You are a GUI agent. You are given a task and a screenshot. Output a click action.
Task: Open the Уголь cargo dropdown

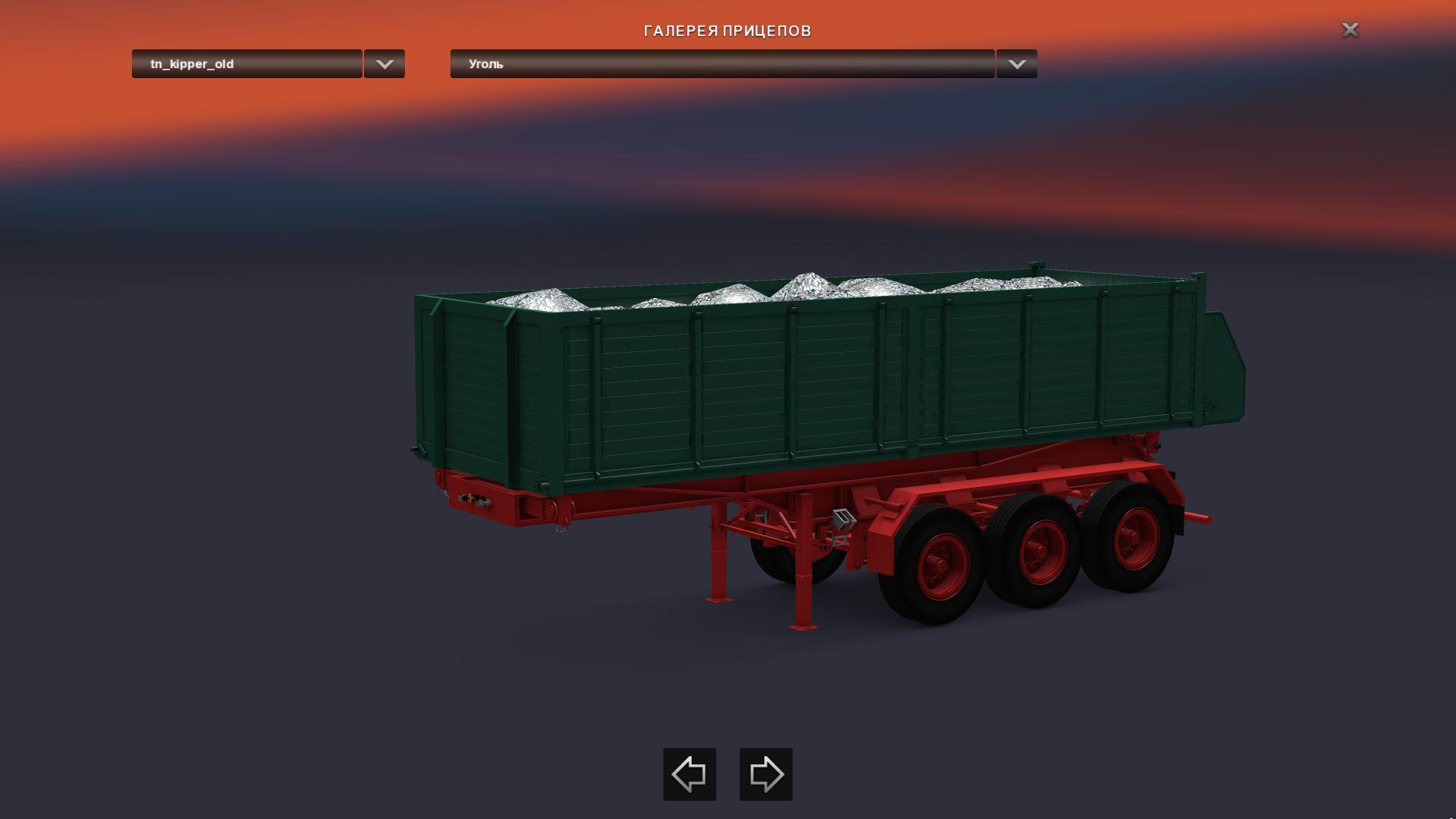[722, 64]
